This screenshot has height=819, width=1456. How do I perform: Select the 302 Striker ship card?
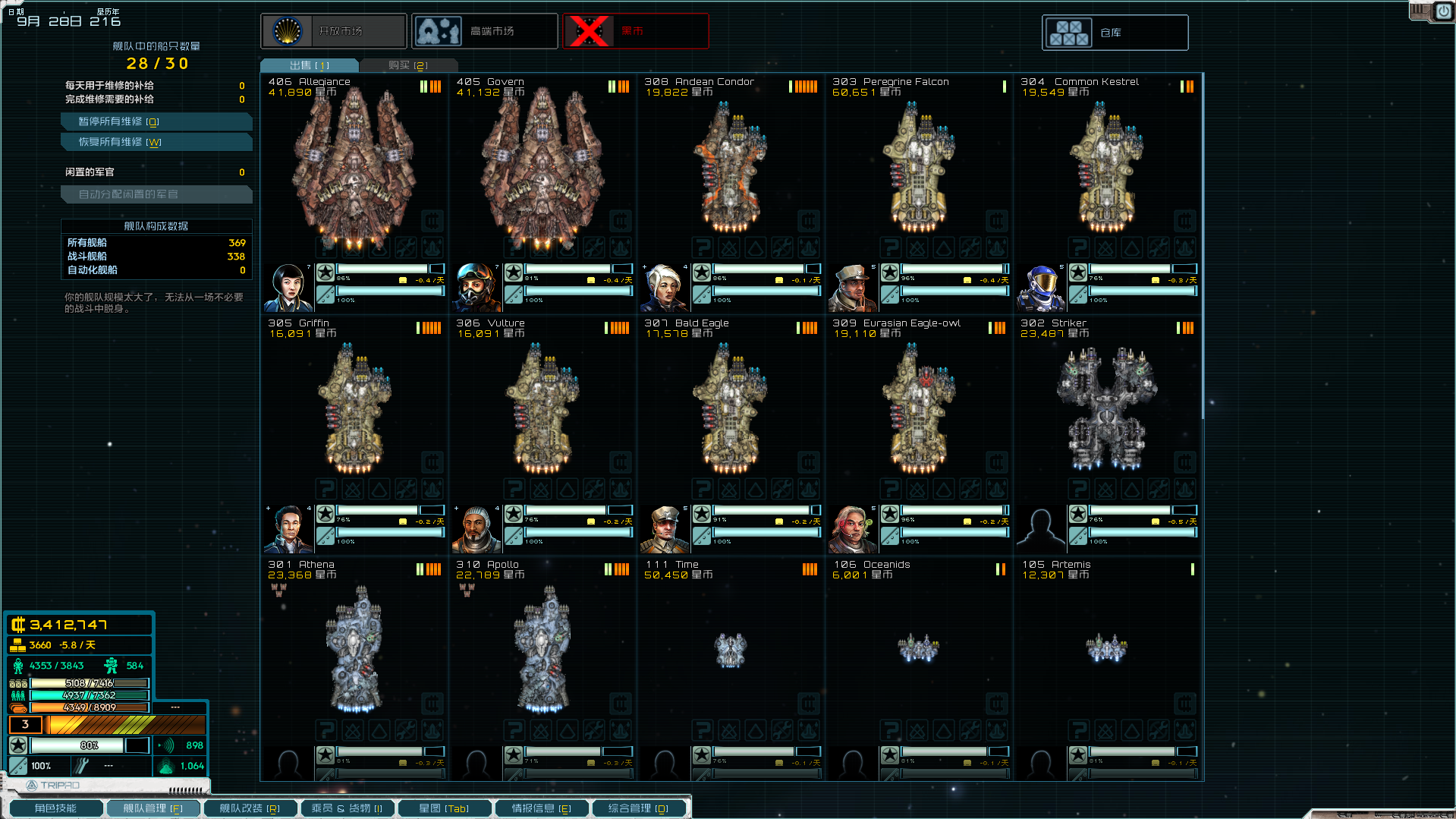(1106, 410)
